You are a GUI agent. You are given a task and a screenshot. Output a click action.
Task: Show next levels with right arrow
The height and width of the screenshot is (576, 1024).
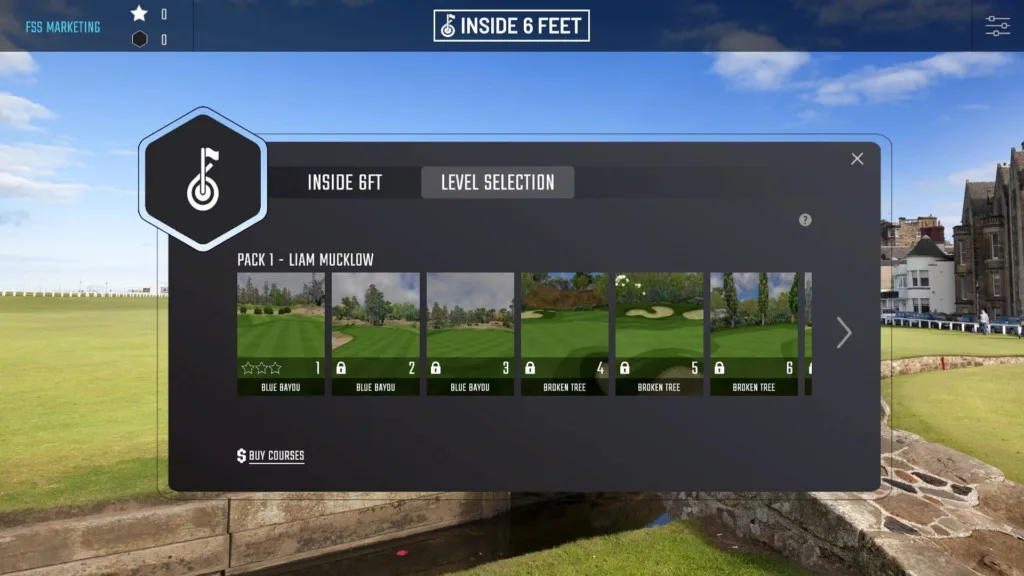[x=844, y=333]
